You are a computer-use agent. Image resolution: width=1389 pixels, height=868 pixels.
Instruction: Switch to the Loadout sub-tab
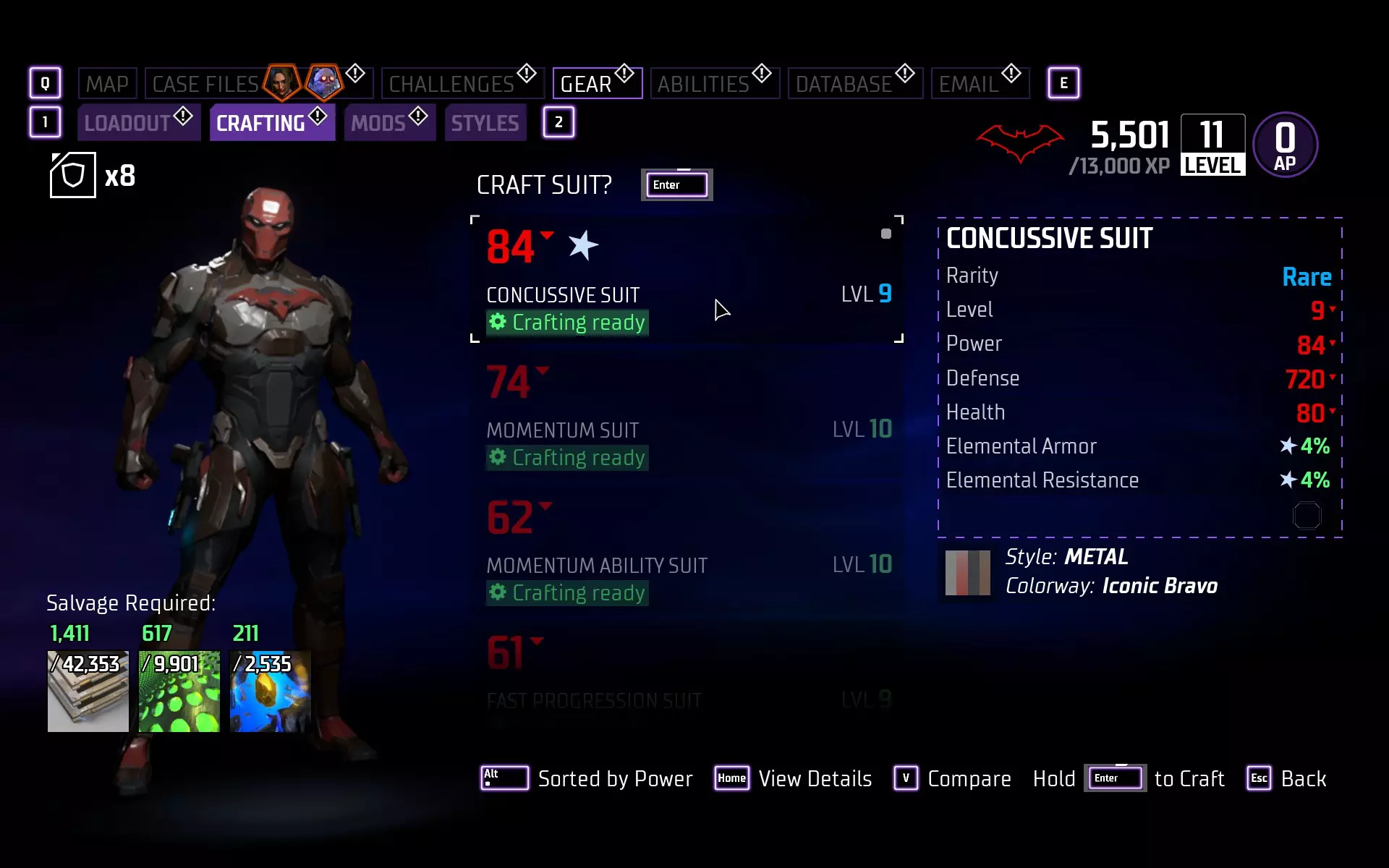click(x=128, y=123)
